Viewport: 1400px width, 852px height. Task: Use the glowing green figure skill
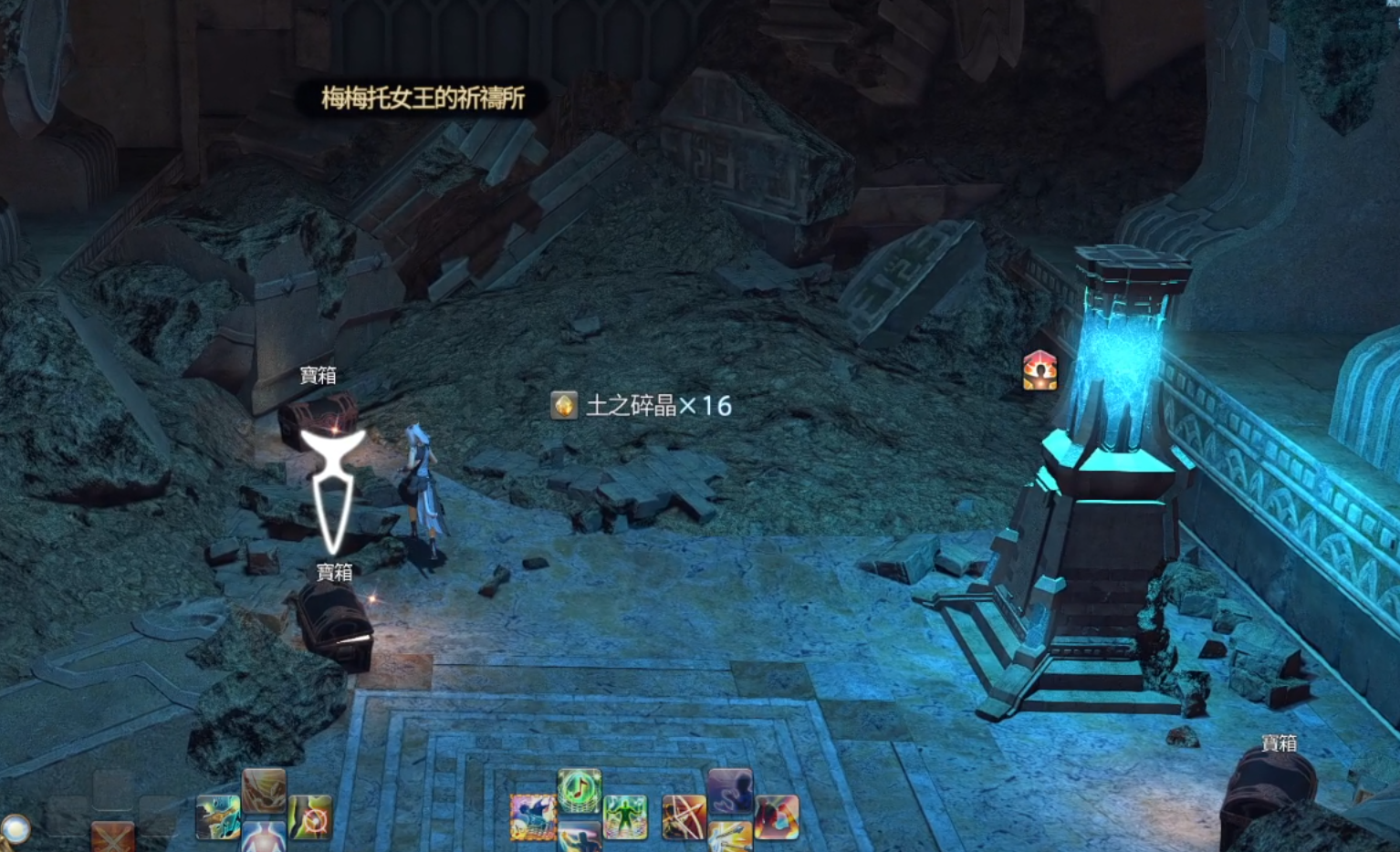pyautogui.click(x=625, y=816)
